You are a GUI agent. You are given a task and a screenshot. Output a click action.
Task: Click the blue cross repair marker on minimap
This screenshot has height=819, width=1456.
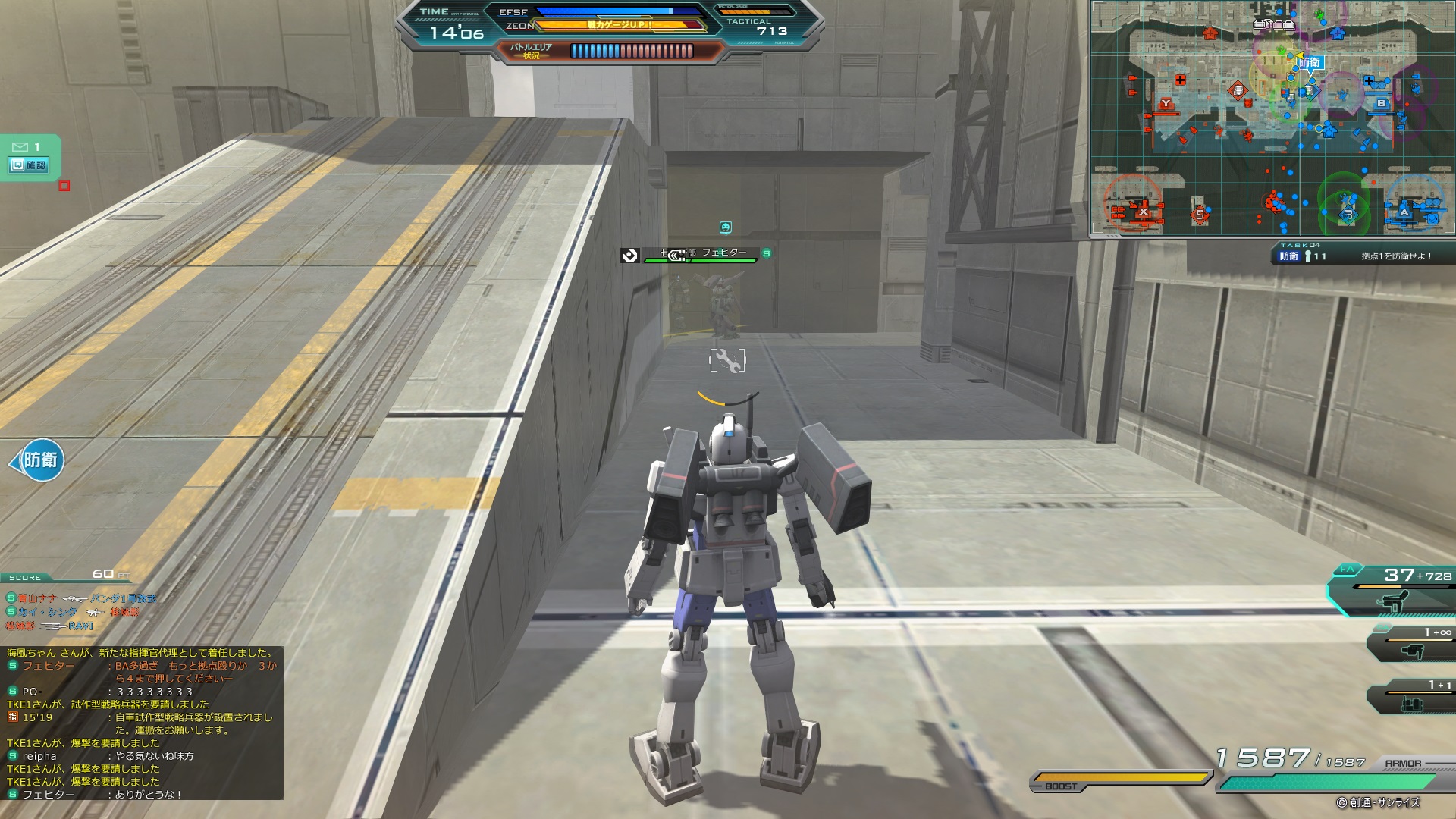1369,80
